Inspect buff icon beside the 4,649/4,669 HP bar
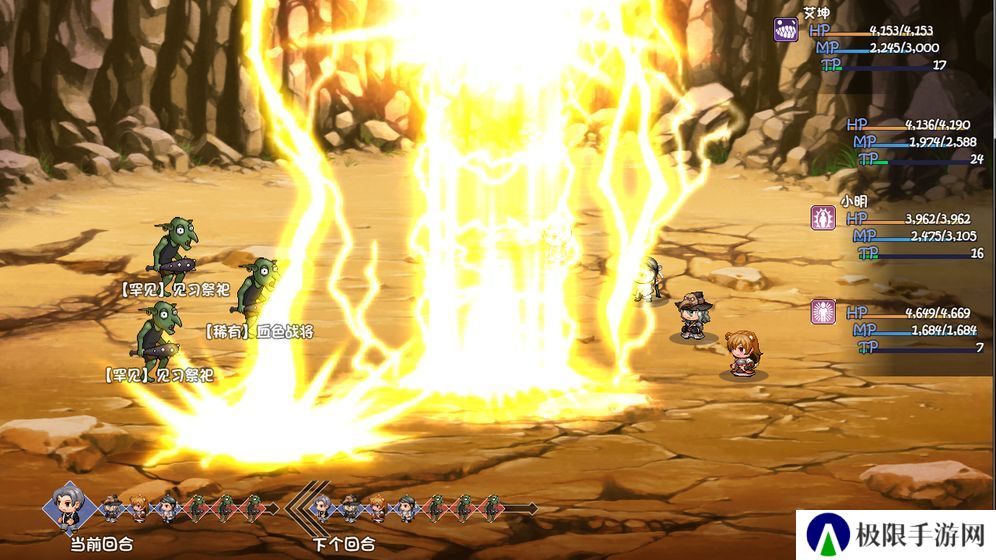The height and width of the screenshot is (560, 996). (823, 311)
